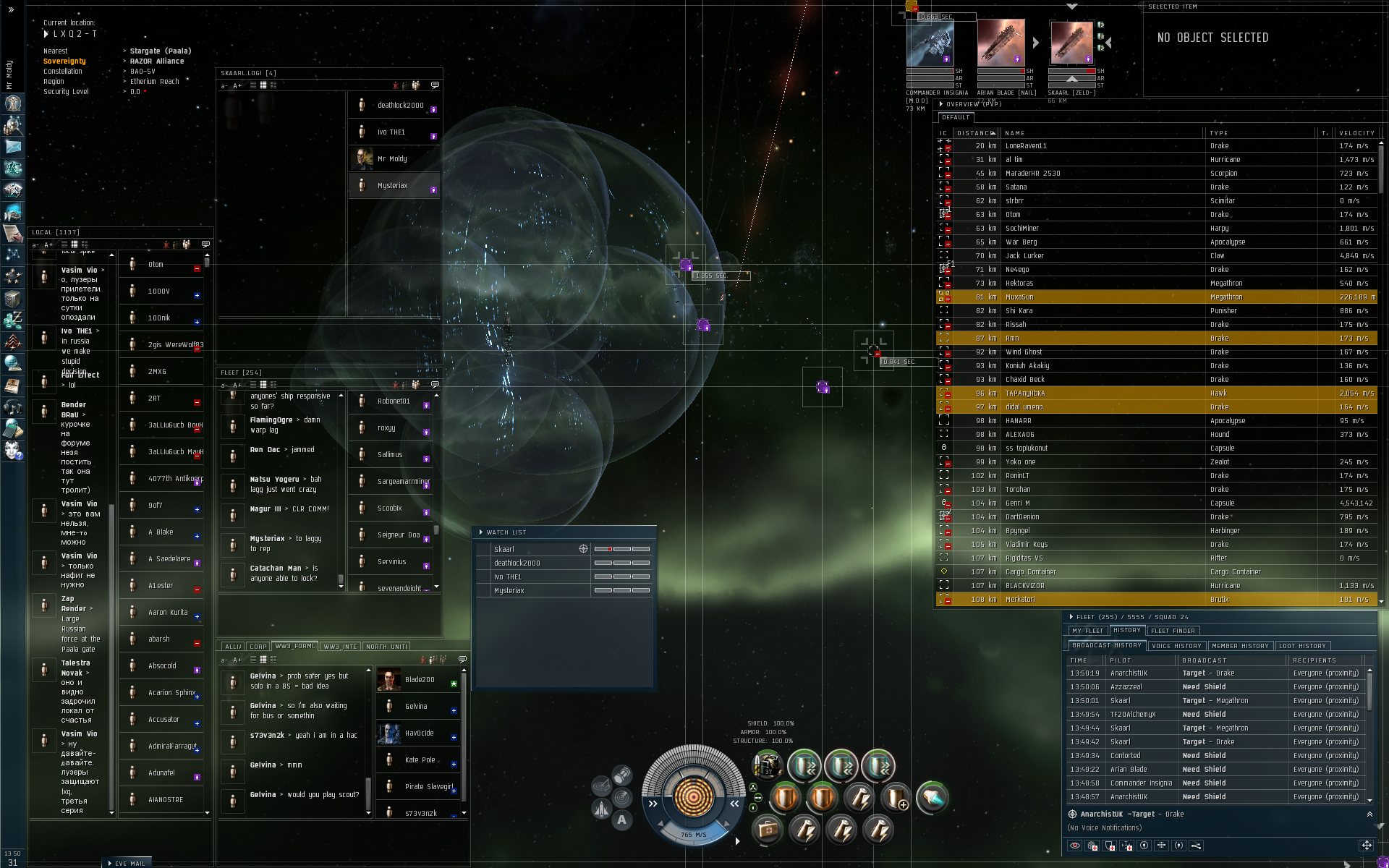Switch to the My Fleet tab
The height and width of the screenshot is (868, 1389).
(1087, 631)
